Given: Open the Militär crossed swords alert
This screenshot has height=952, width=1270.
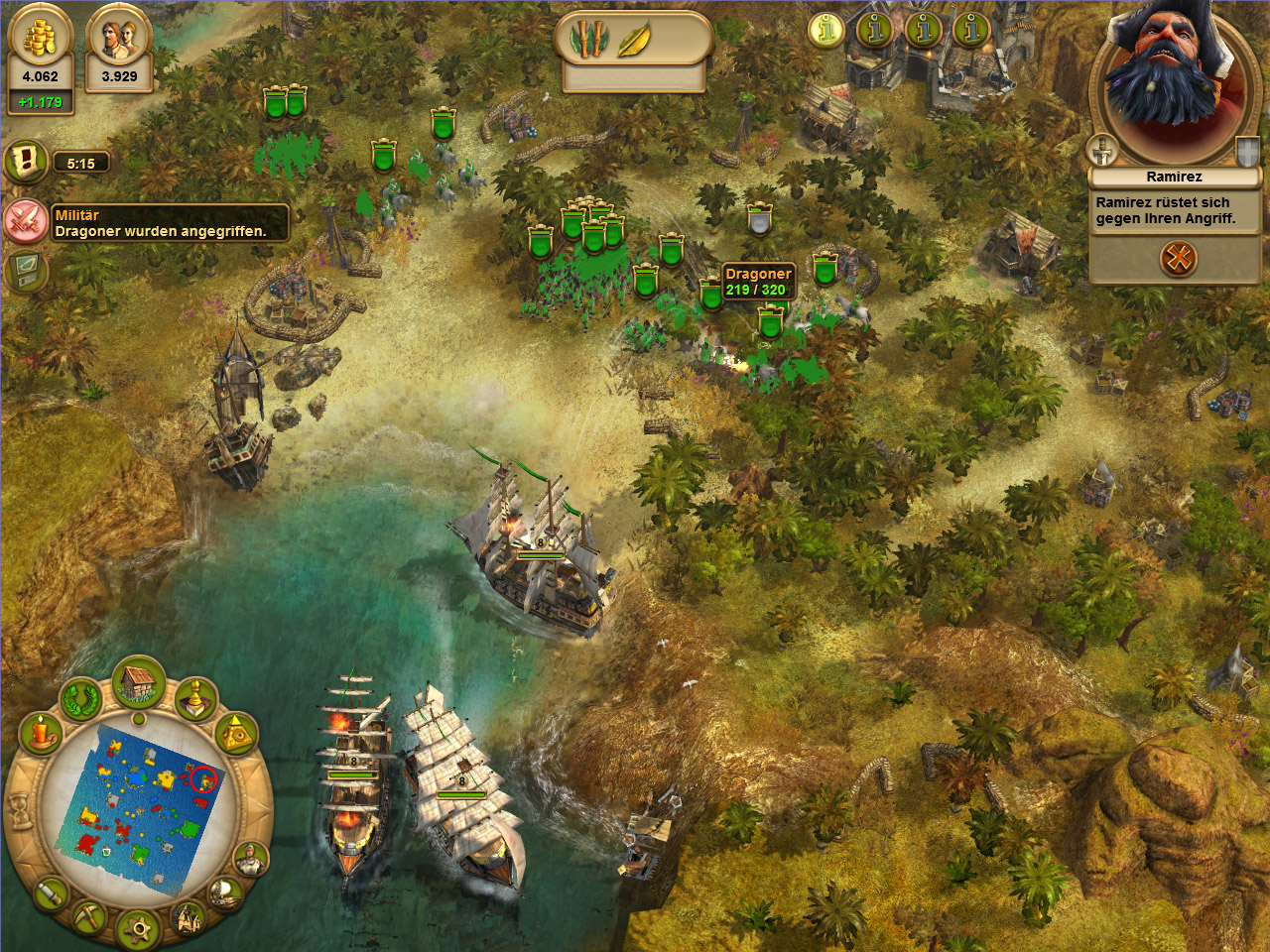Looking at the screenshot, I should coord(25,220).
